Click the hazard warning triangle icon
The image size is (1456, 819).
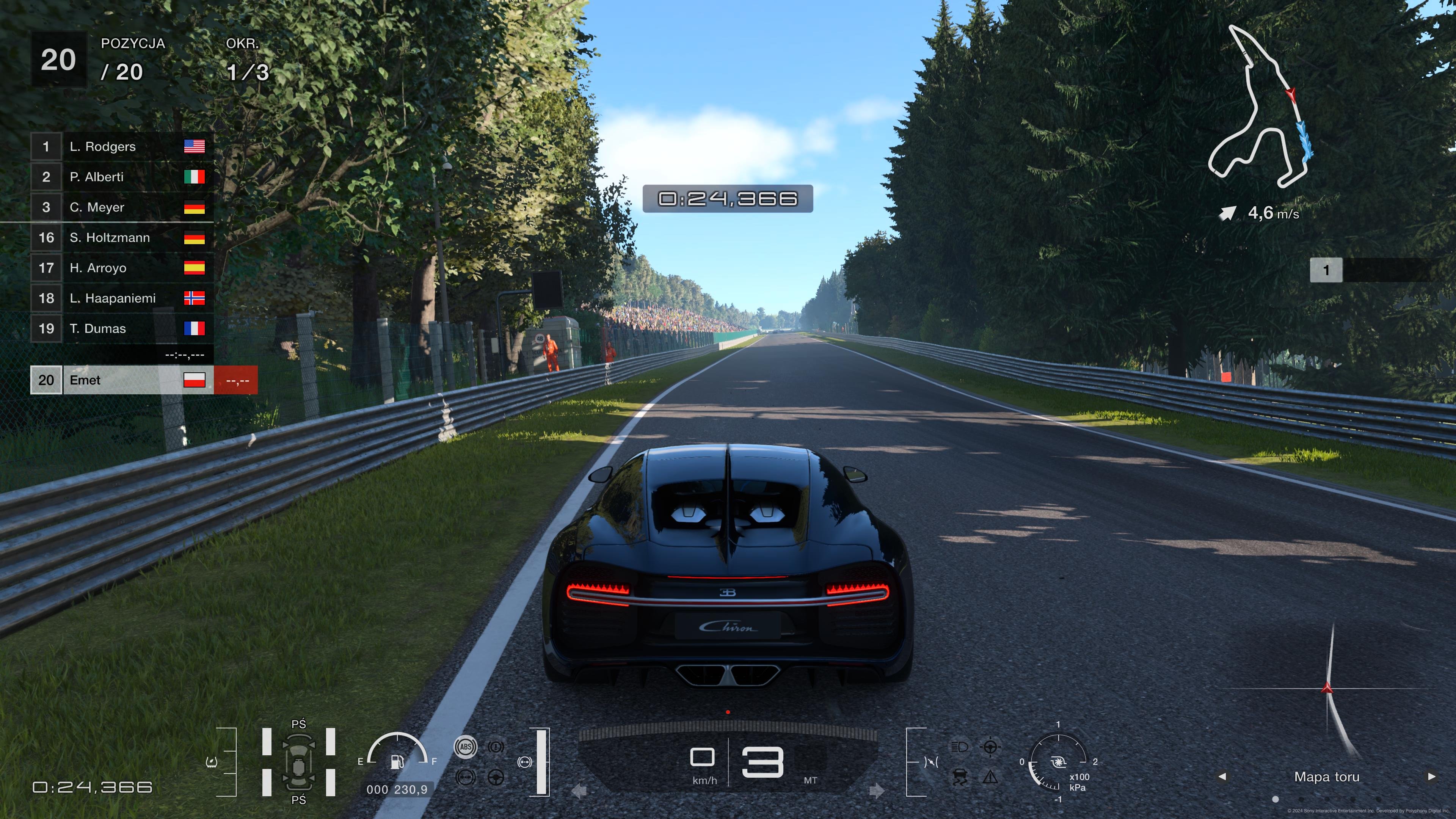coord(990,777)
